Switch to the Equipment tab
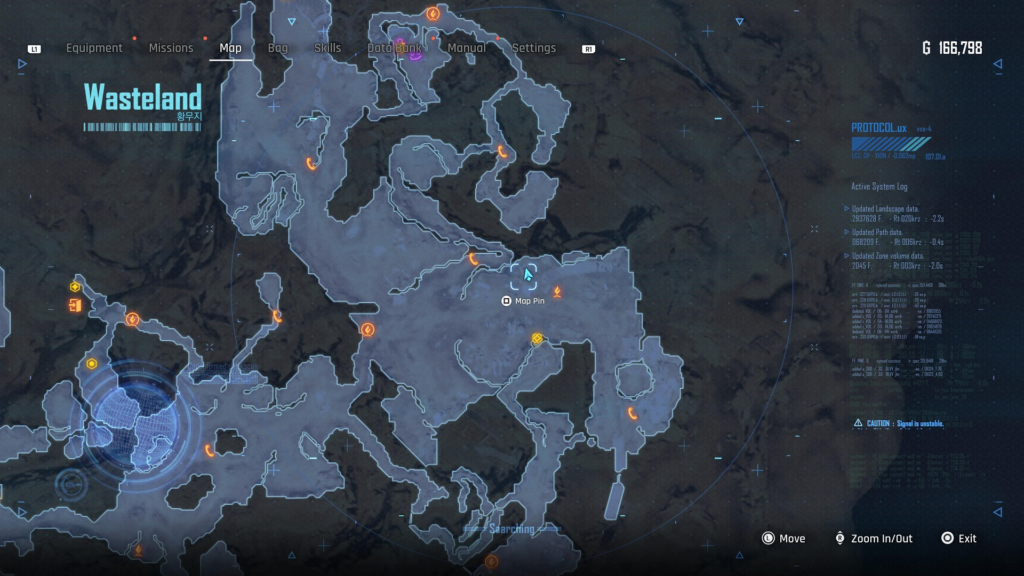The height and width of the screenshot is (576, 1024). 94,48
